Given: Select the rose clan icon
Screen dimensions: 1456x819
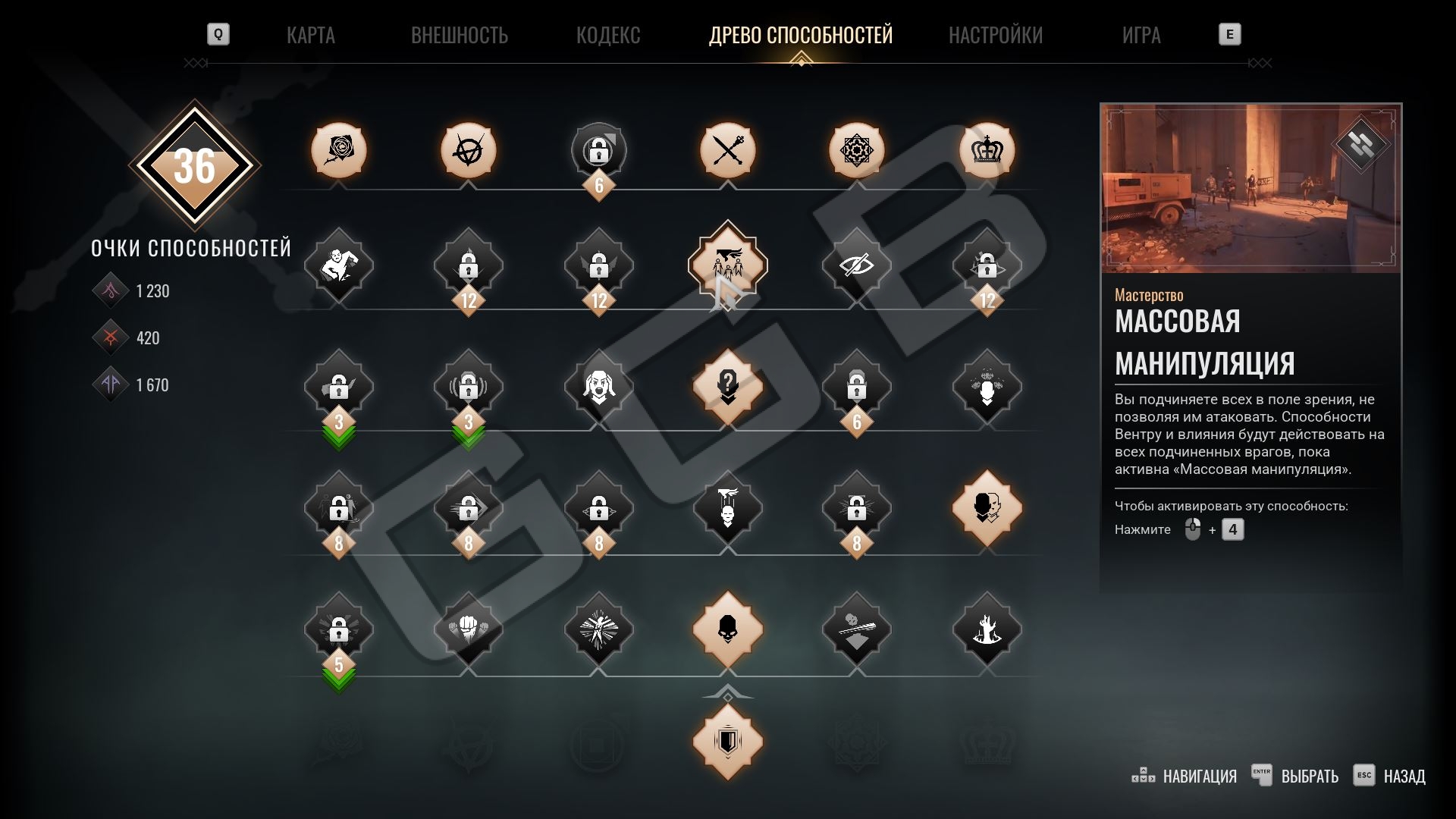Looking at the screenshot, I should 339,150.
